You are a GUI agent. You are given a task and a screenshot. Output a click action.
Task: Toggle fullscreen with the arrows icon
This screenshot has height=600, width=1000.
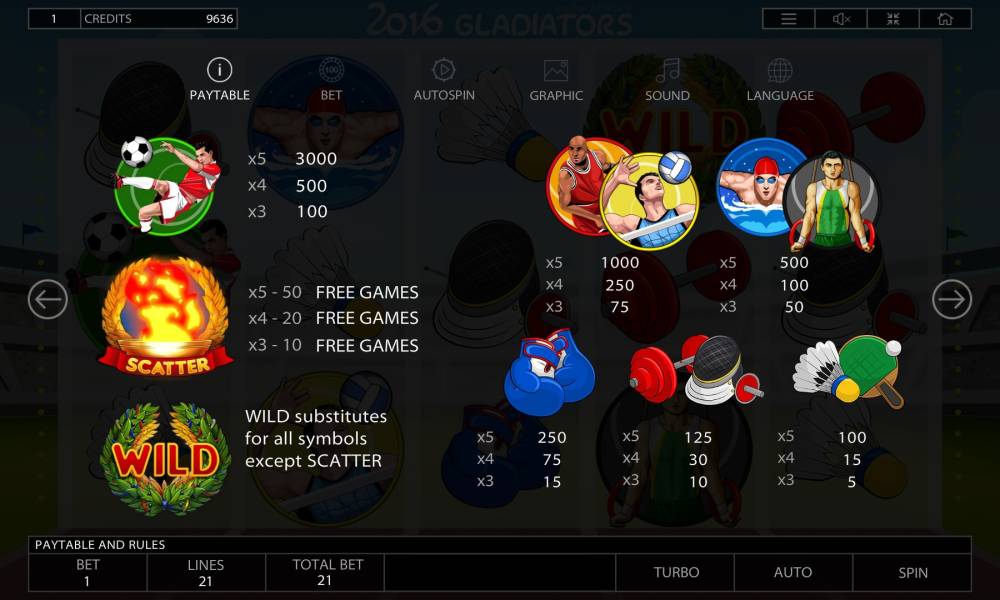[893, 19]
